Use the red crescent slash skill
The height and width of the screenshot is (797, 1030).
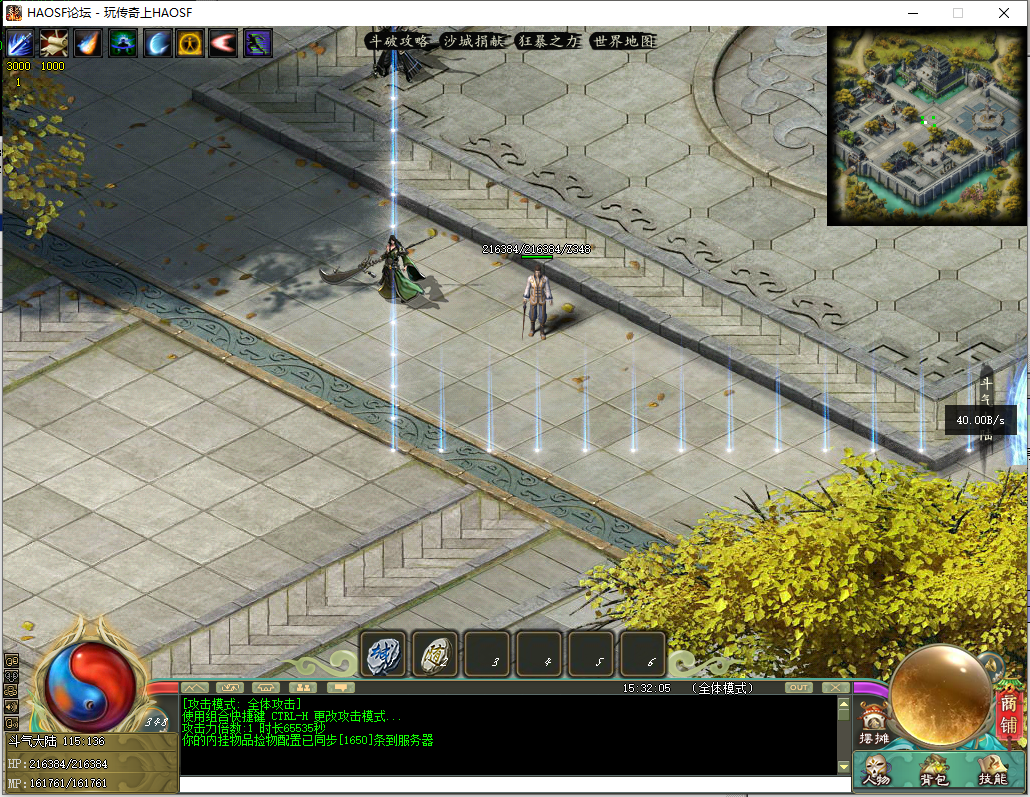pyautogui.click(x=223, y=43)
